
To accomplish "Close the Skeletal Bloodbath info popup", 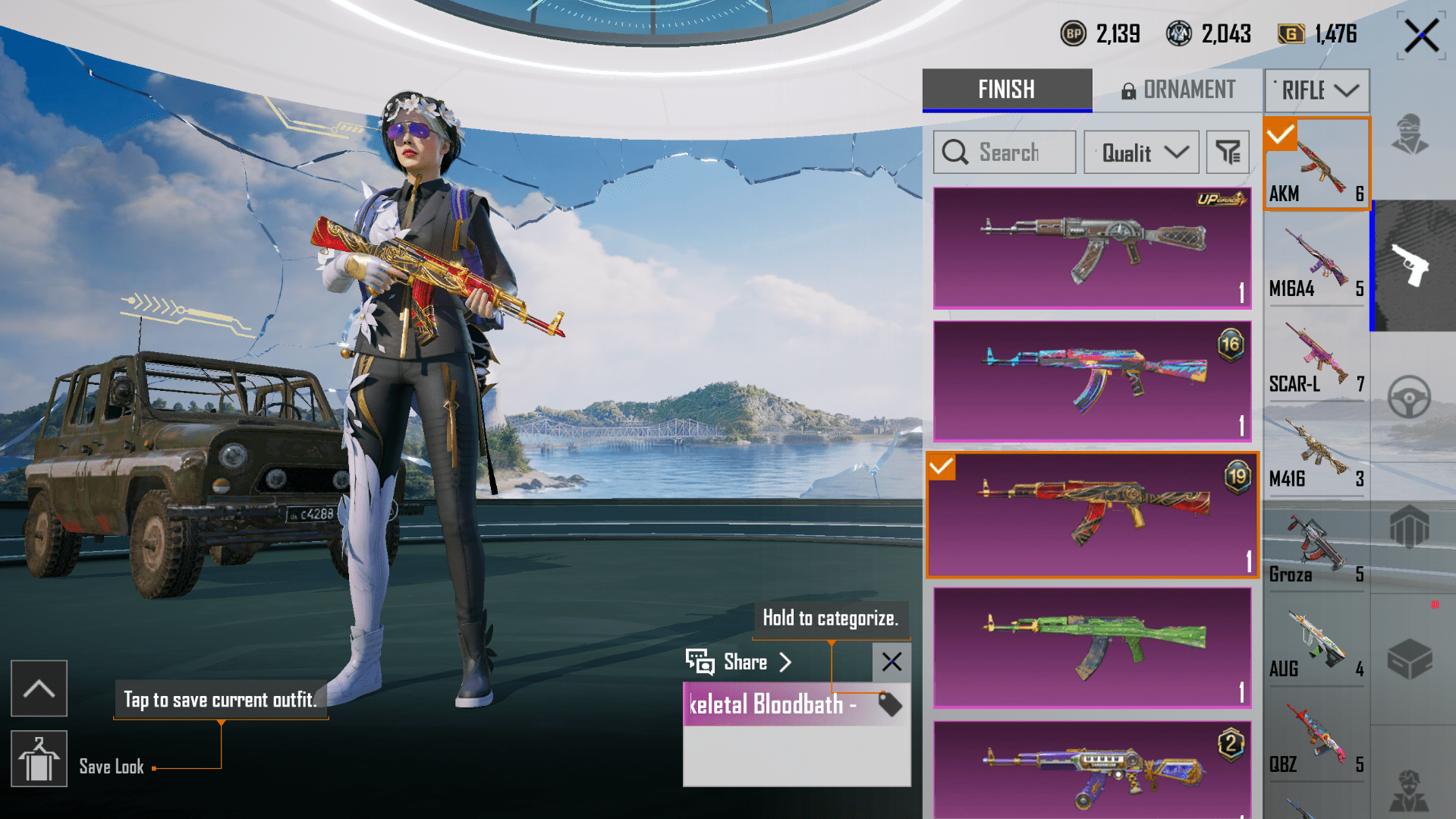I will (892, 662).
